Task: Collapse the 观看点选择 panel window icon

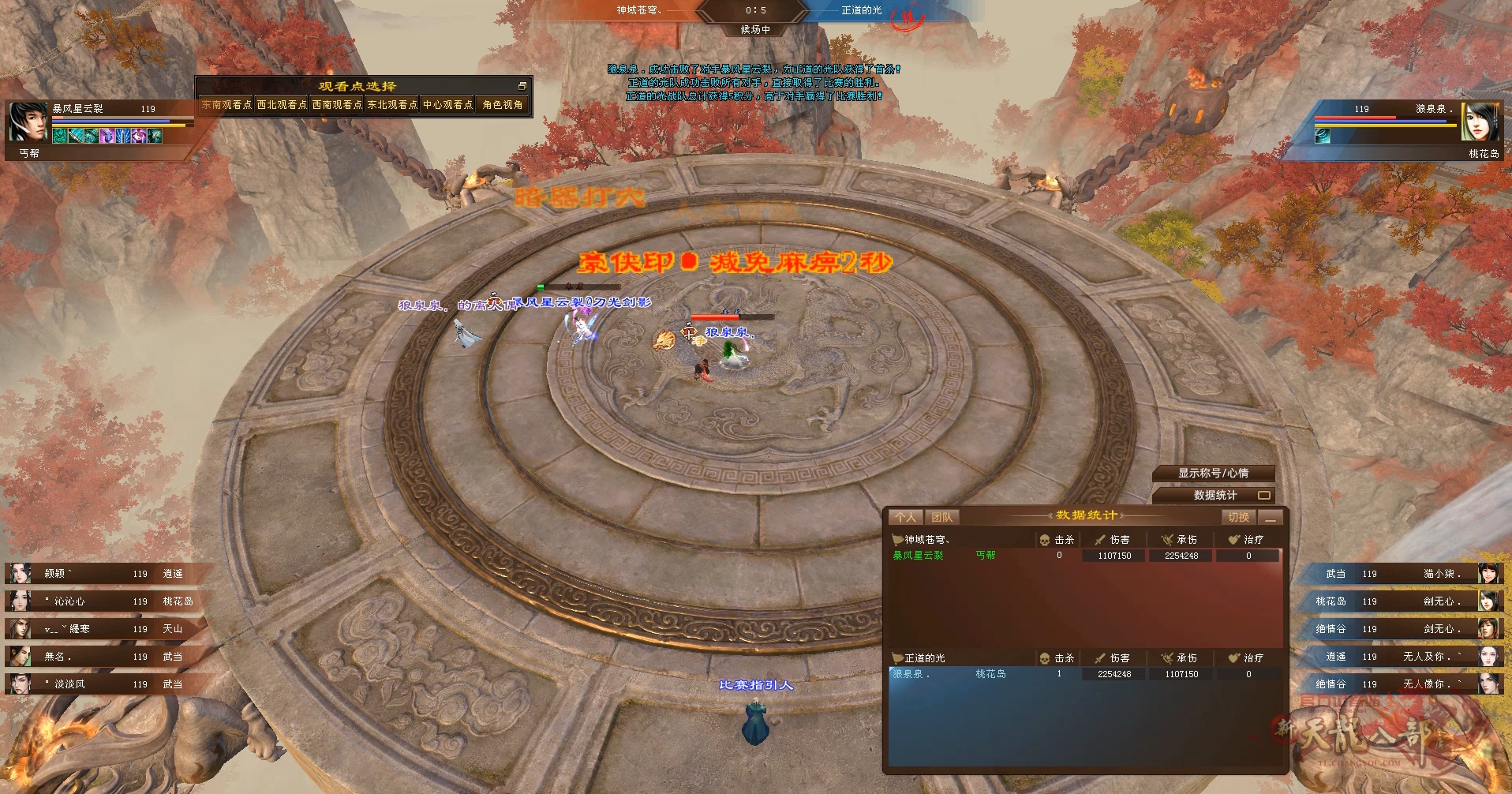Action: click(522, 86)
